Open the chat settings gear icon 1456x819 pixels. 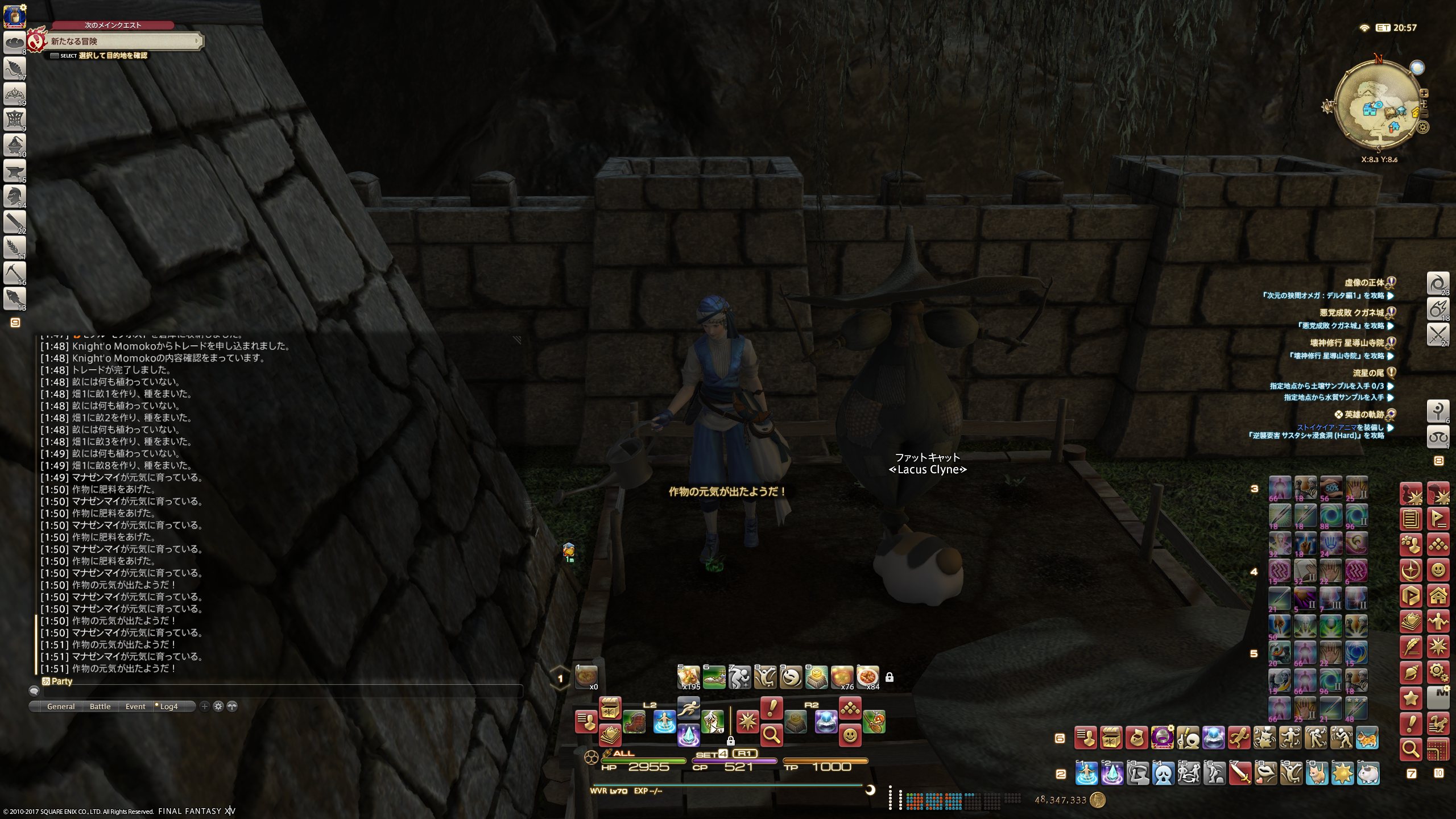point(218,706)
